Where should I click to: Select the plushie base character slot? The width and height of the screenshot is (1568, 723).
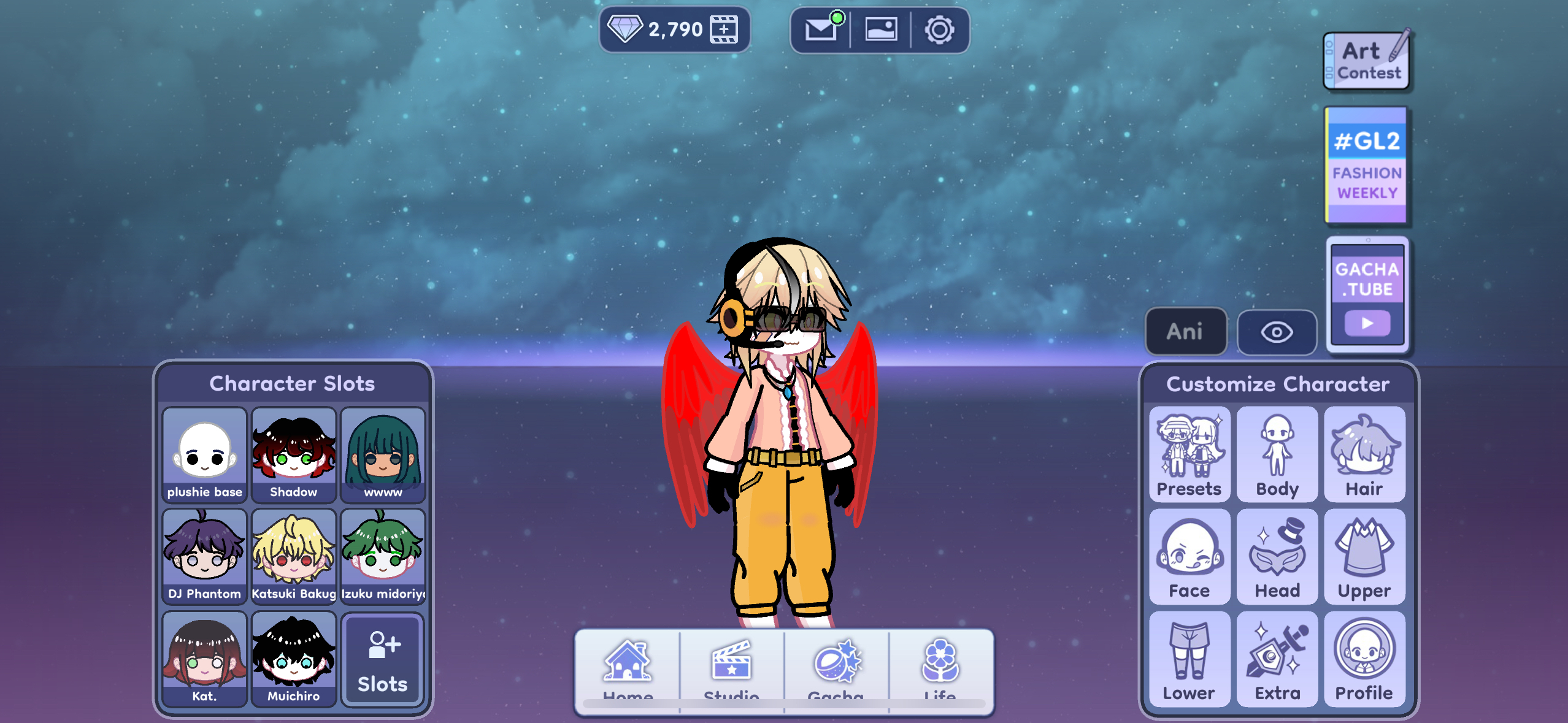(205, 455)
